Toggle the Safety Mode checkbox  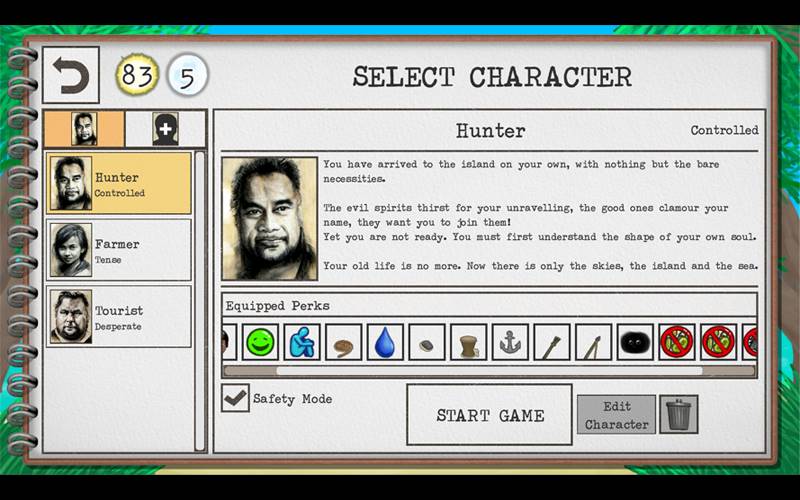tap(235, 398)
